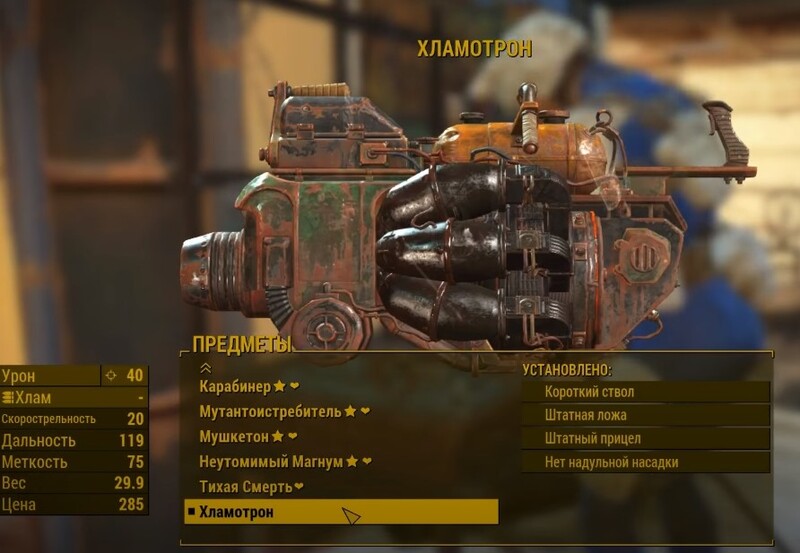Choose Мутантоистребитель from the items list
The height and width of the screenshot is (553, 800).
coord(270,411)
